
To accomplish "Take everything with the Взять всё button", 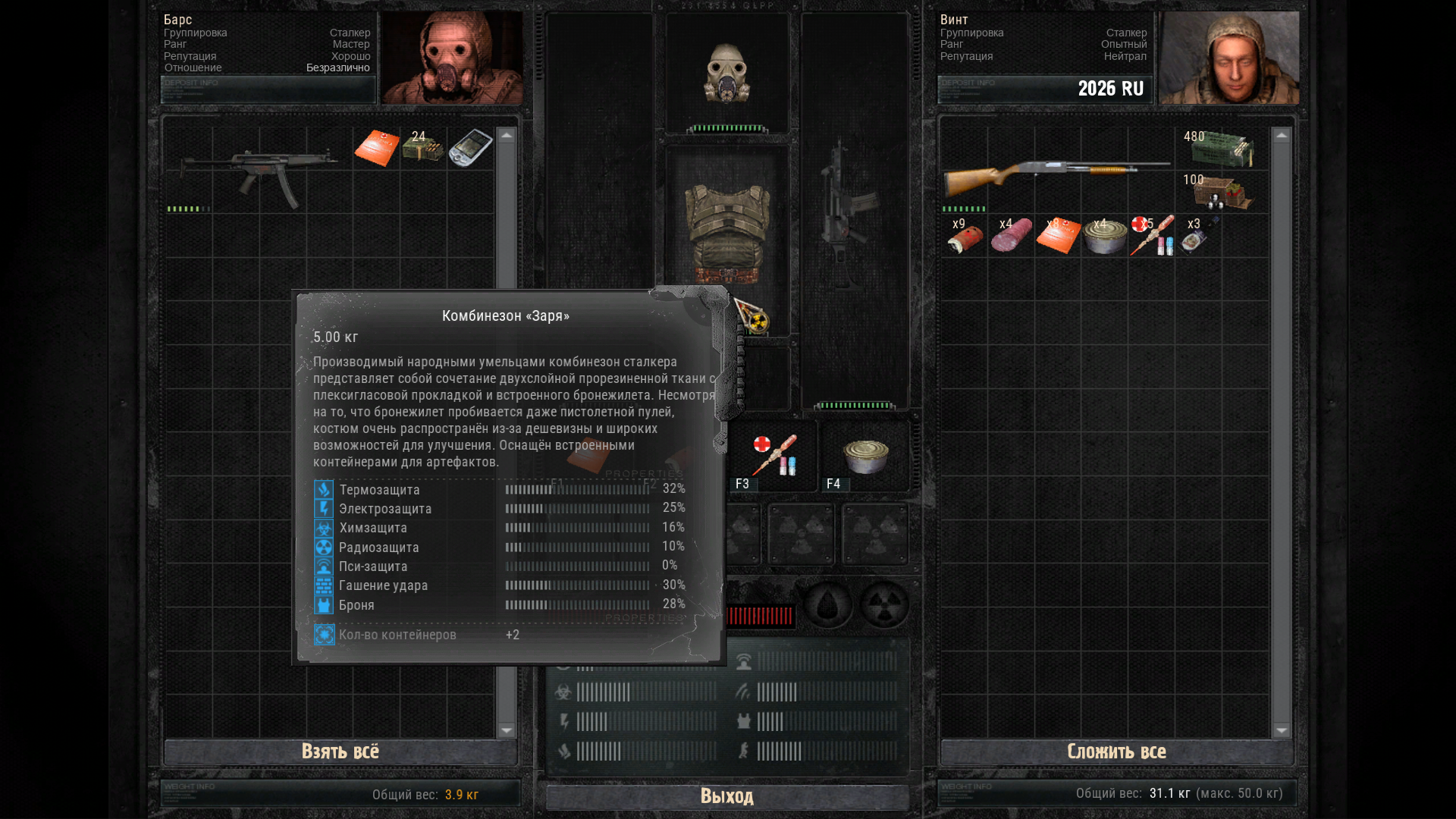I will (x=340, y=752).
